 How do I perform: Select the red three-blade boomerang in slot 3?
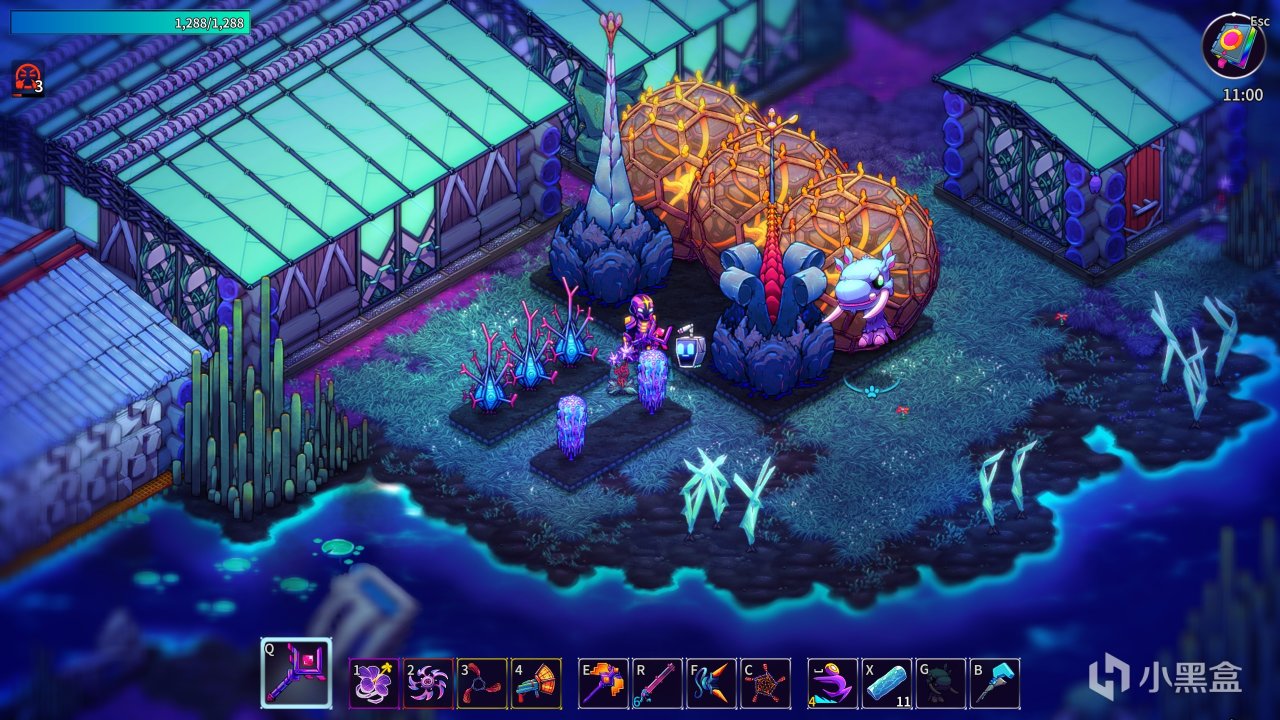click(x=482, y=683)
